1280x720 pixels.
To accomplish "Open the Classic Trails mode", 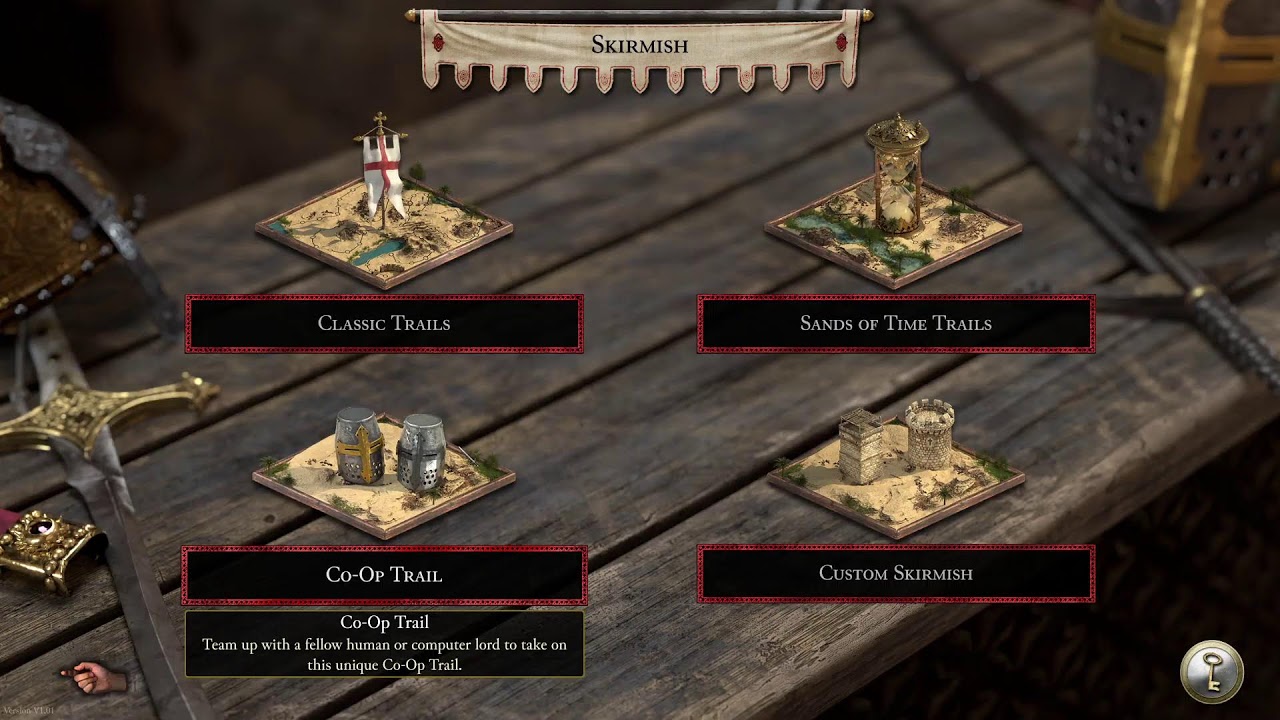I will (x=384, y=324).
